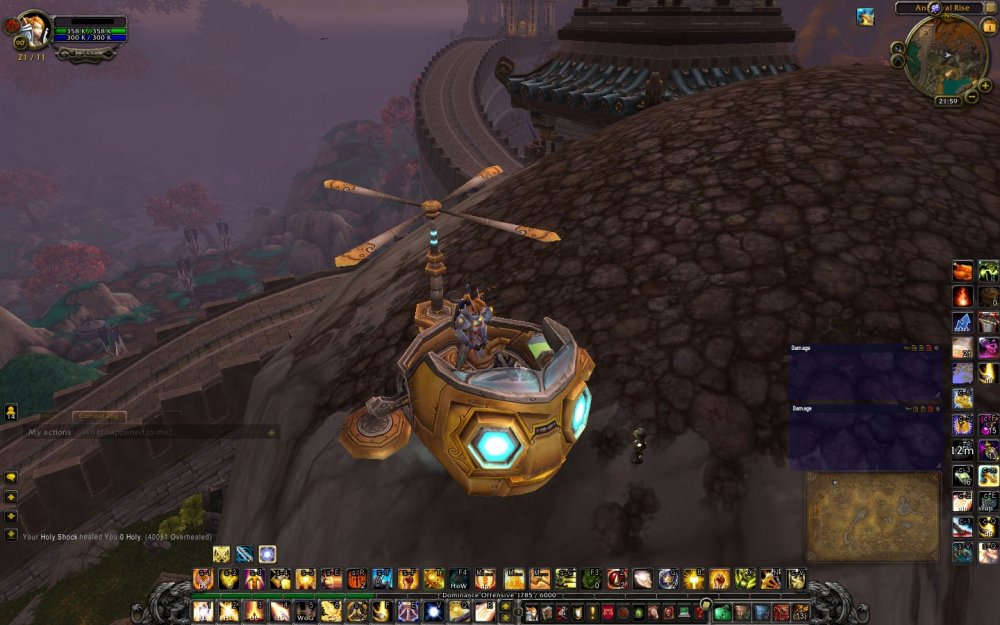Open the parchment zone map panel
The width and height of the screenshot is (1000, 625).
872,515
